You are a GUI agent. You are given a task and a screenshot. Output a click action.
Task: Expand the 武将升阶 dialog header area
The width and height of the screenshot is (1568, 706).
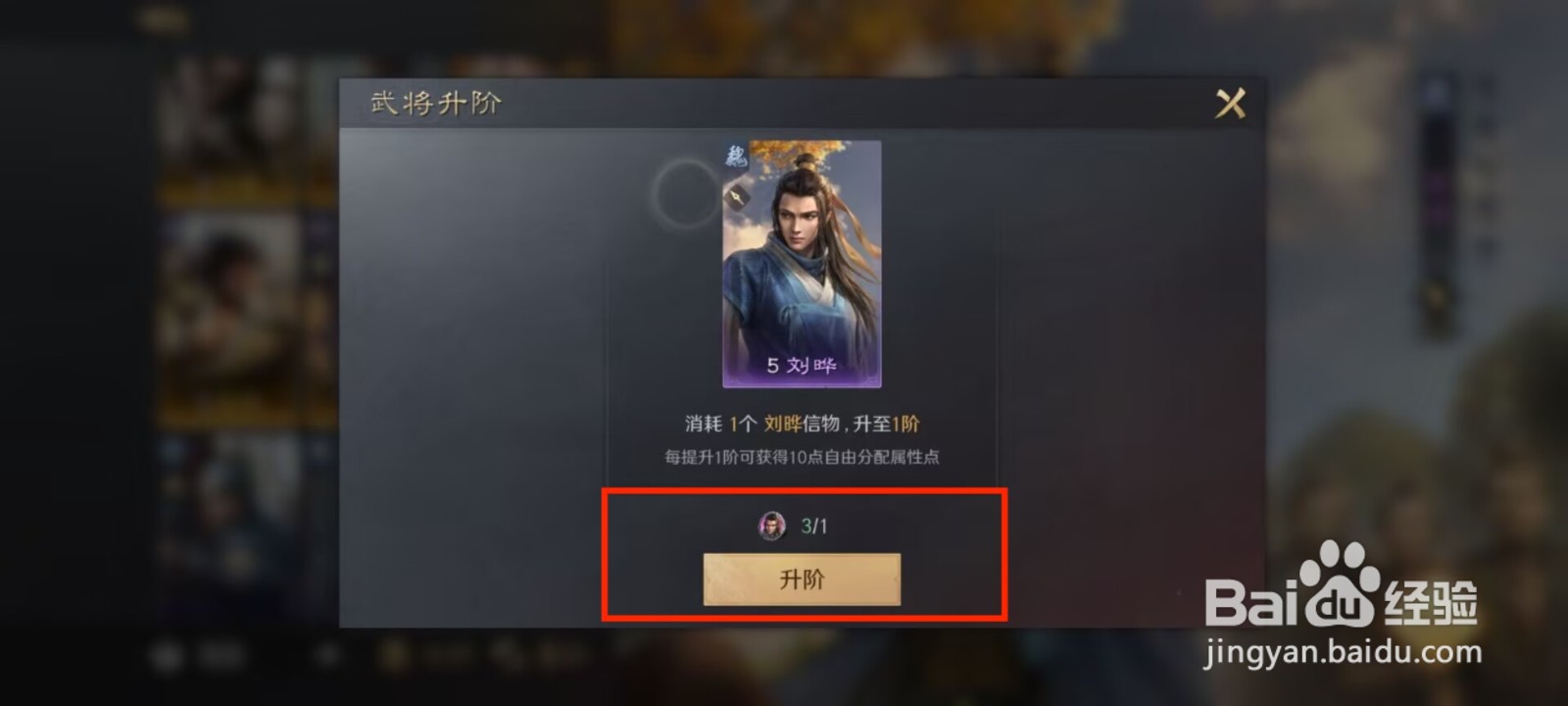pyautogui.click(x=434, y=102)
